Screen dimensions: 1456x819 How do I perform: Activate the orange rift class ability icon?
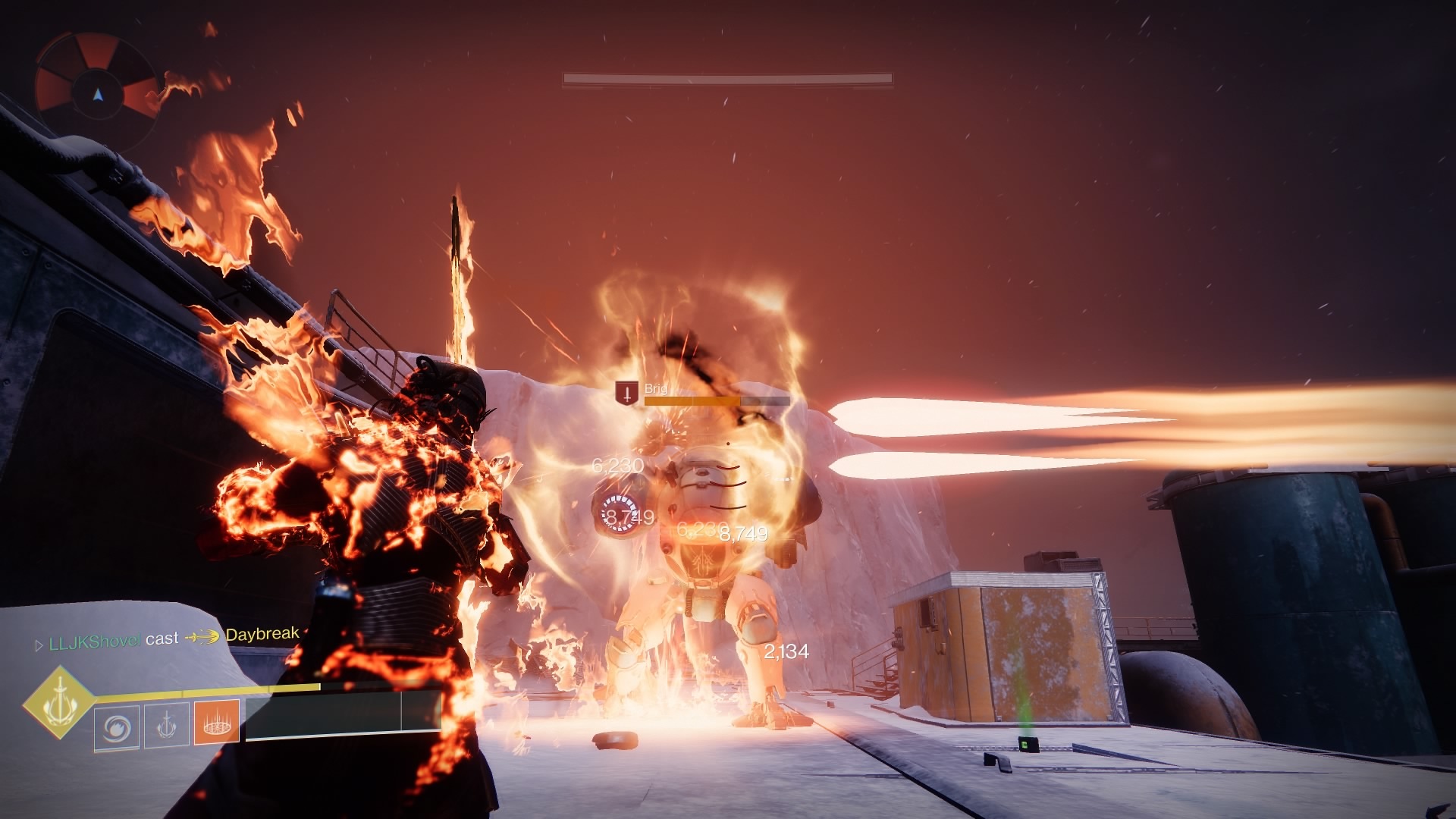pos(218,722)
